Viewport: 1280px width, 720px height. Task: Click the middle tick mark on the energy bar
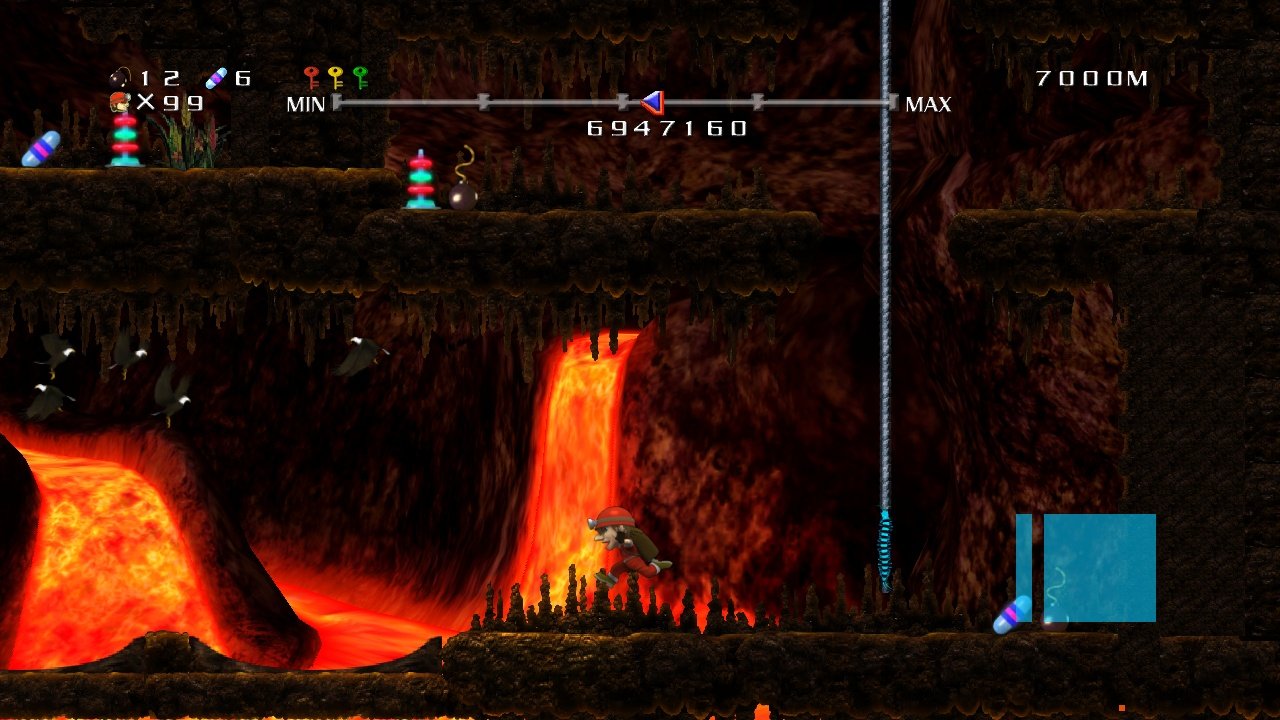[623, 100]
